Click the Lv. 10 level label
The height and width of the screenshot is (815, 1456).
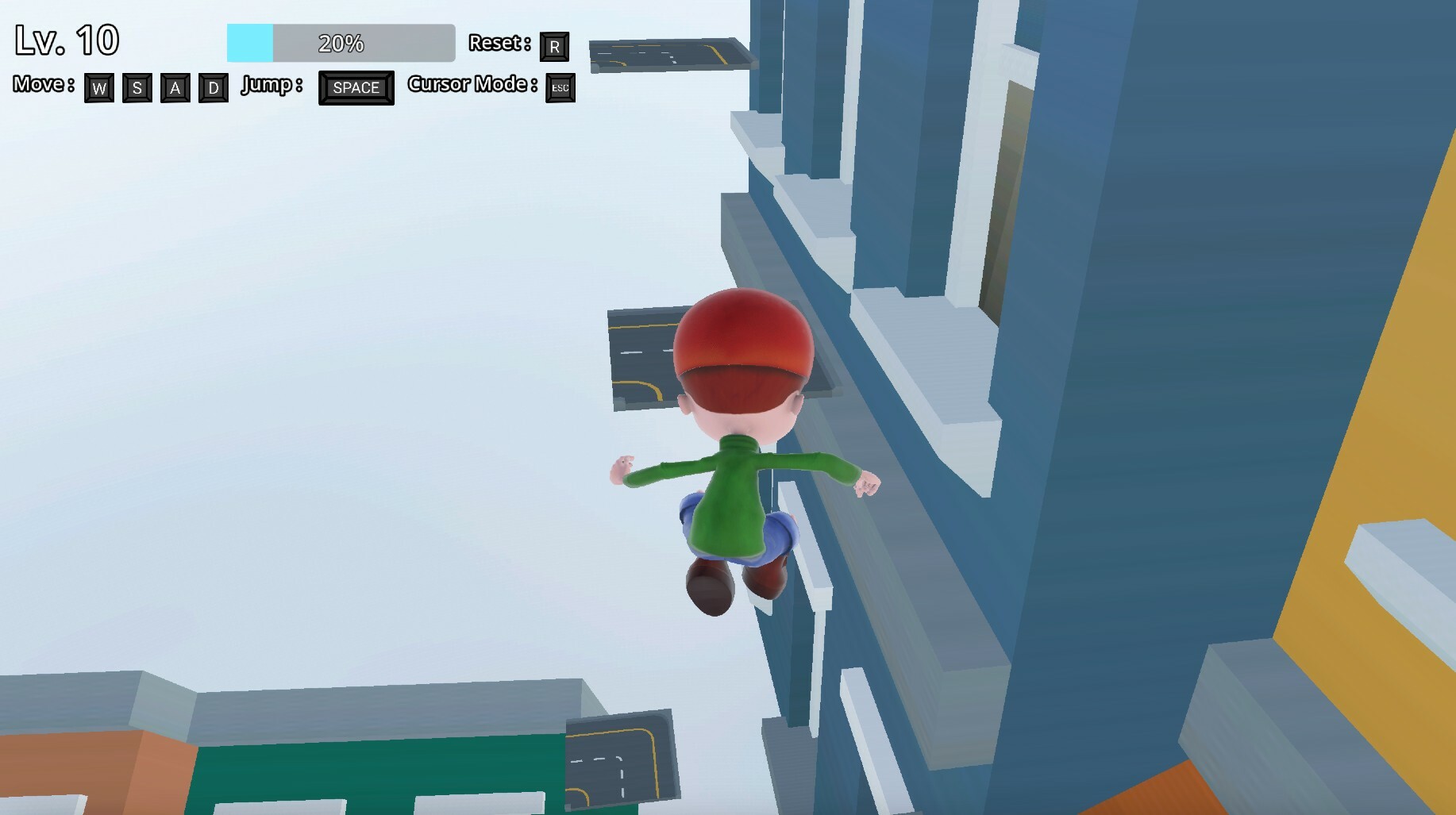click(67, 39)
